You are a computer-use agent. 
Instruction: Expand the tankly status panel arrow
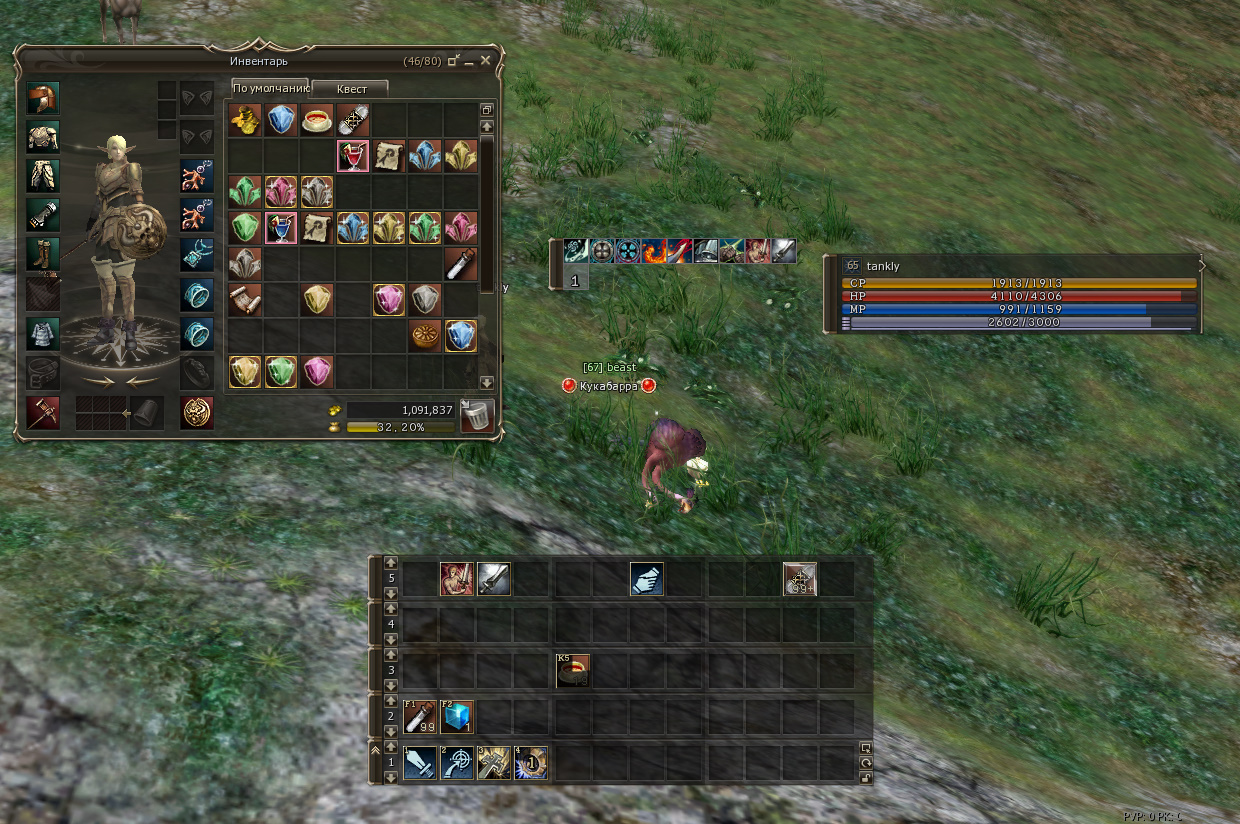(x=1202, y=265)
